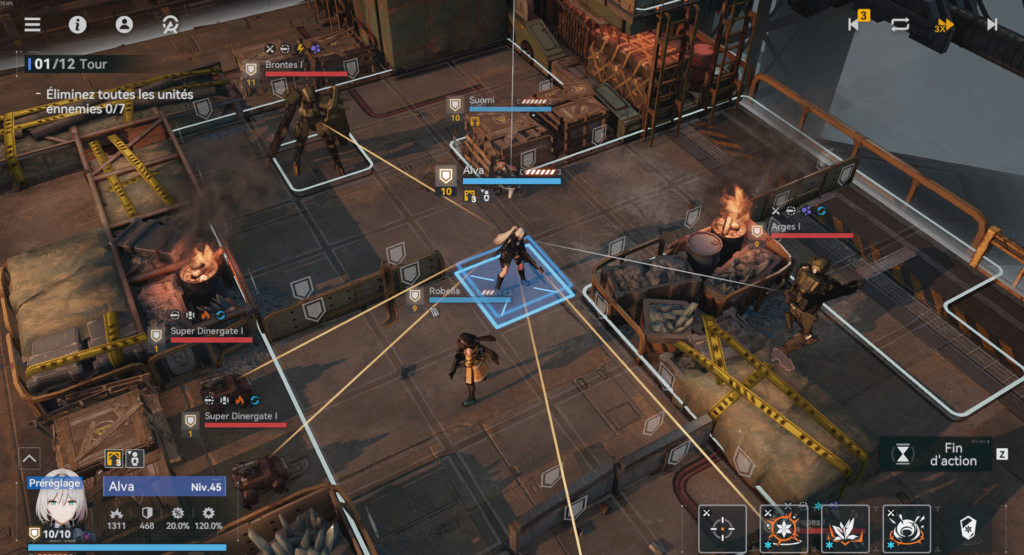Skip forward with the next-turn arrow
The image size is (1024, 555).
coord(992,24)
